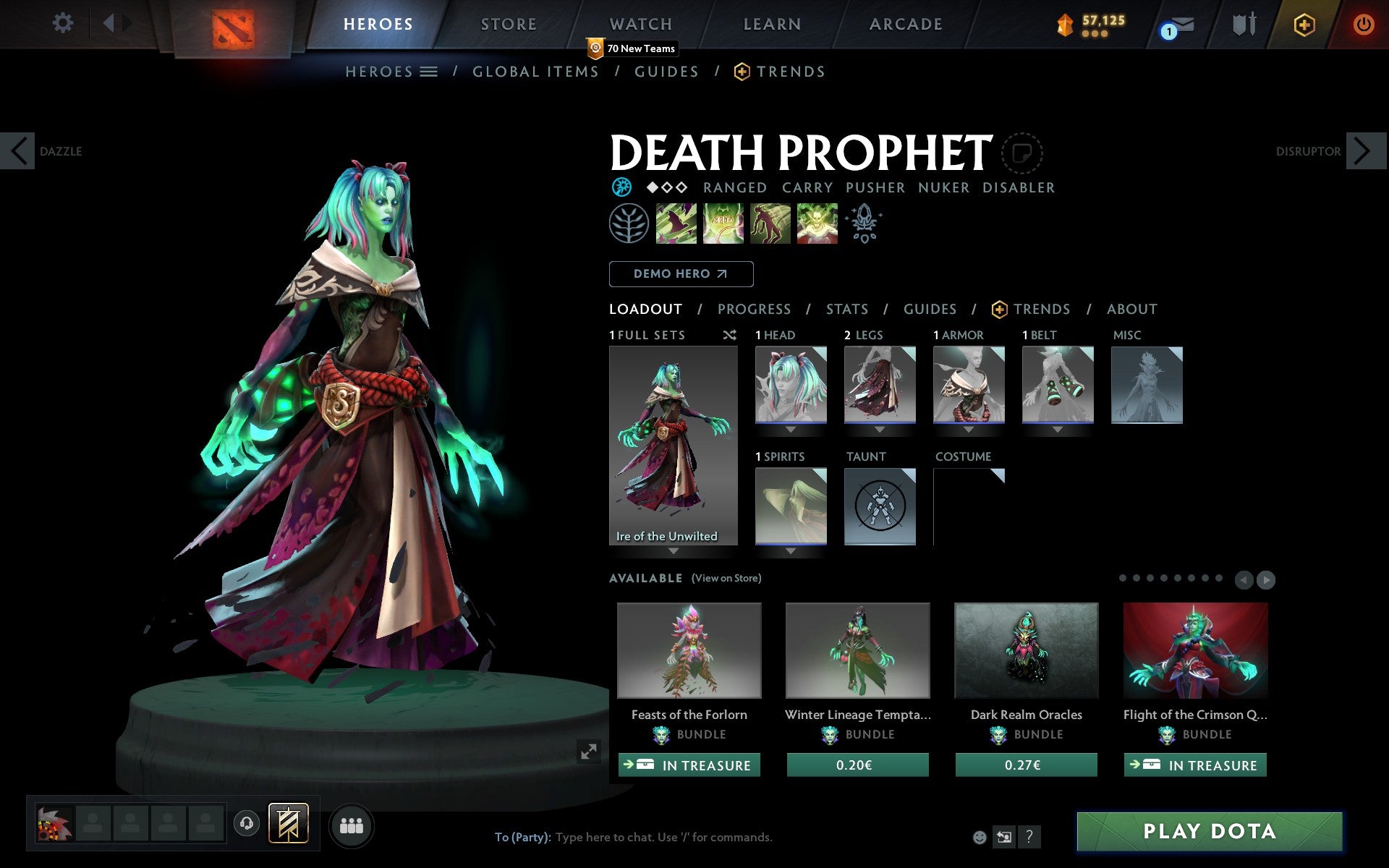Switch to the Stats tab
This screenshot has width=1389, height=868.
(x=846, y=310)
